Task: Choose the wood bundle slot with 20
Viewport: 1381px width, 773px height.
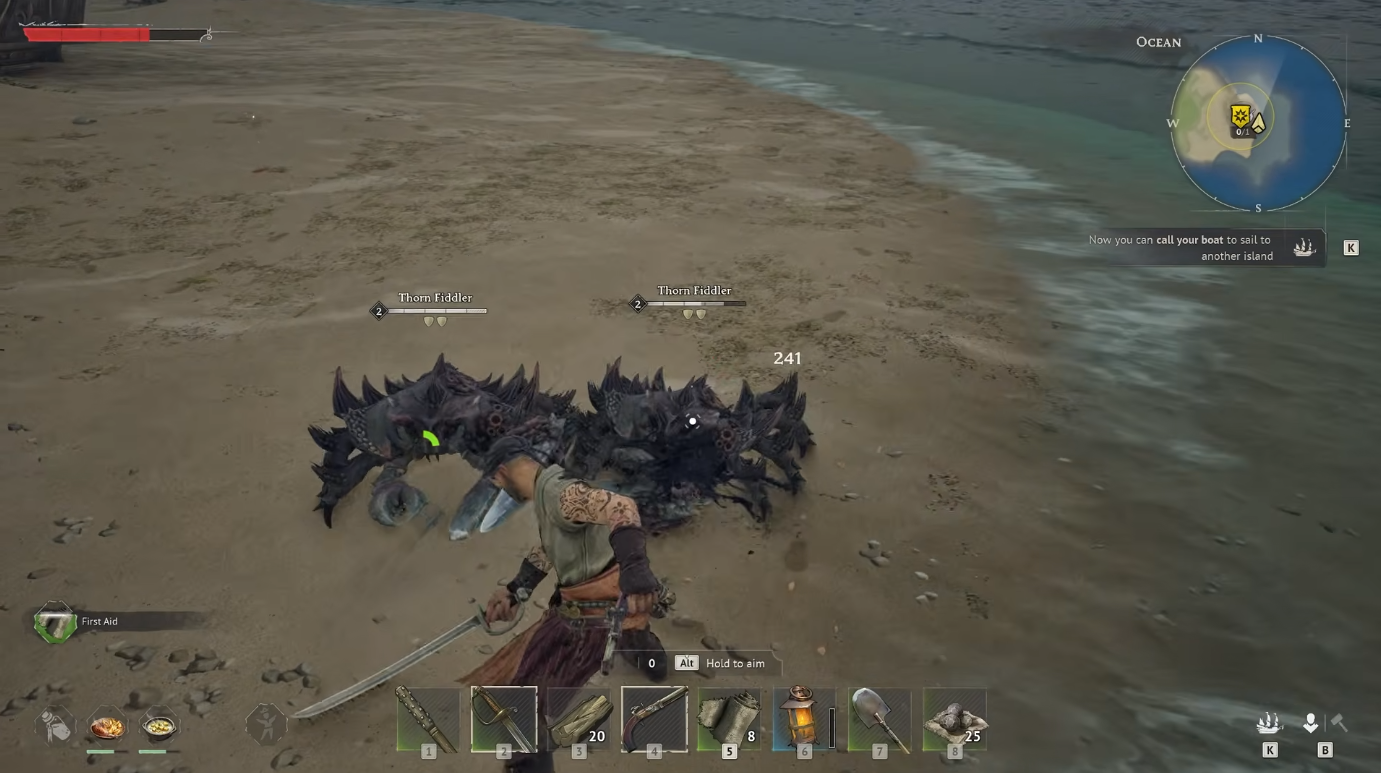Action: 579,718
